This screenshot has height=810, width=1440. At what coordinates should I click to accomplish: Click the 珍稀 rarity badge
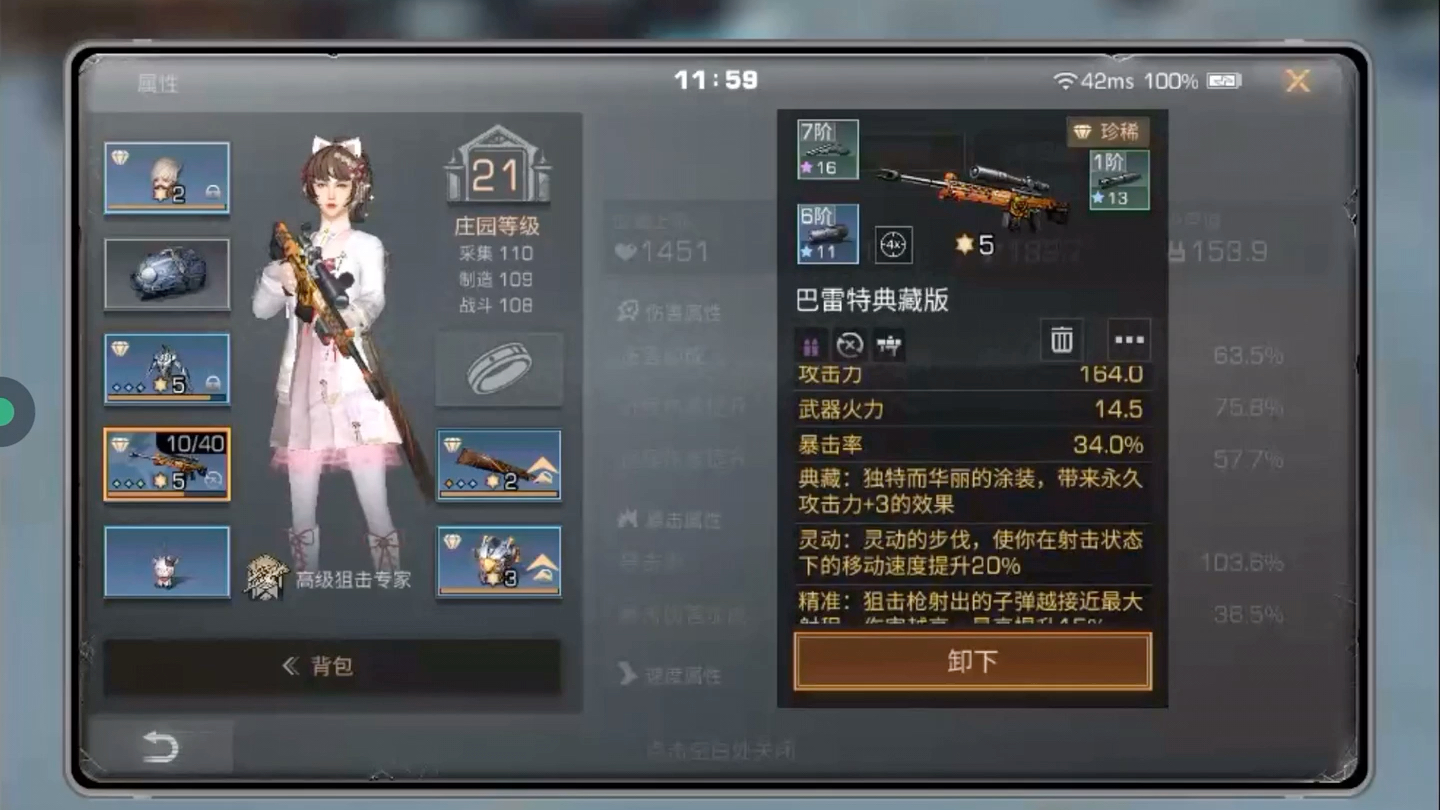(x=1108, y=132)
